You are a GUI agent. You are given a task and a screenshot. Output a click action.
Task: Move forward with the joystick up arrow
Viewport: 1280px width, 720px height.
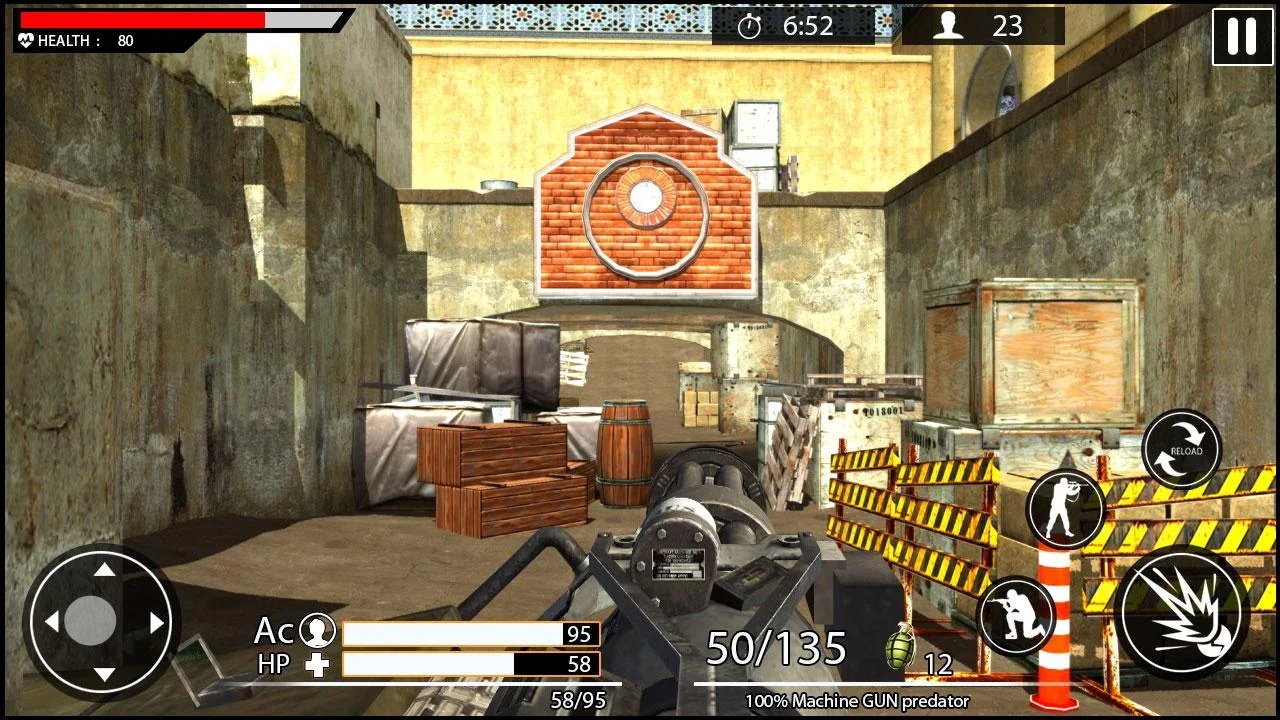[x=104, y=570]
